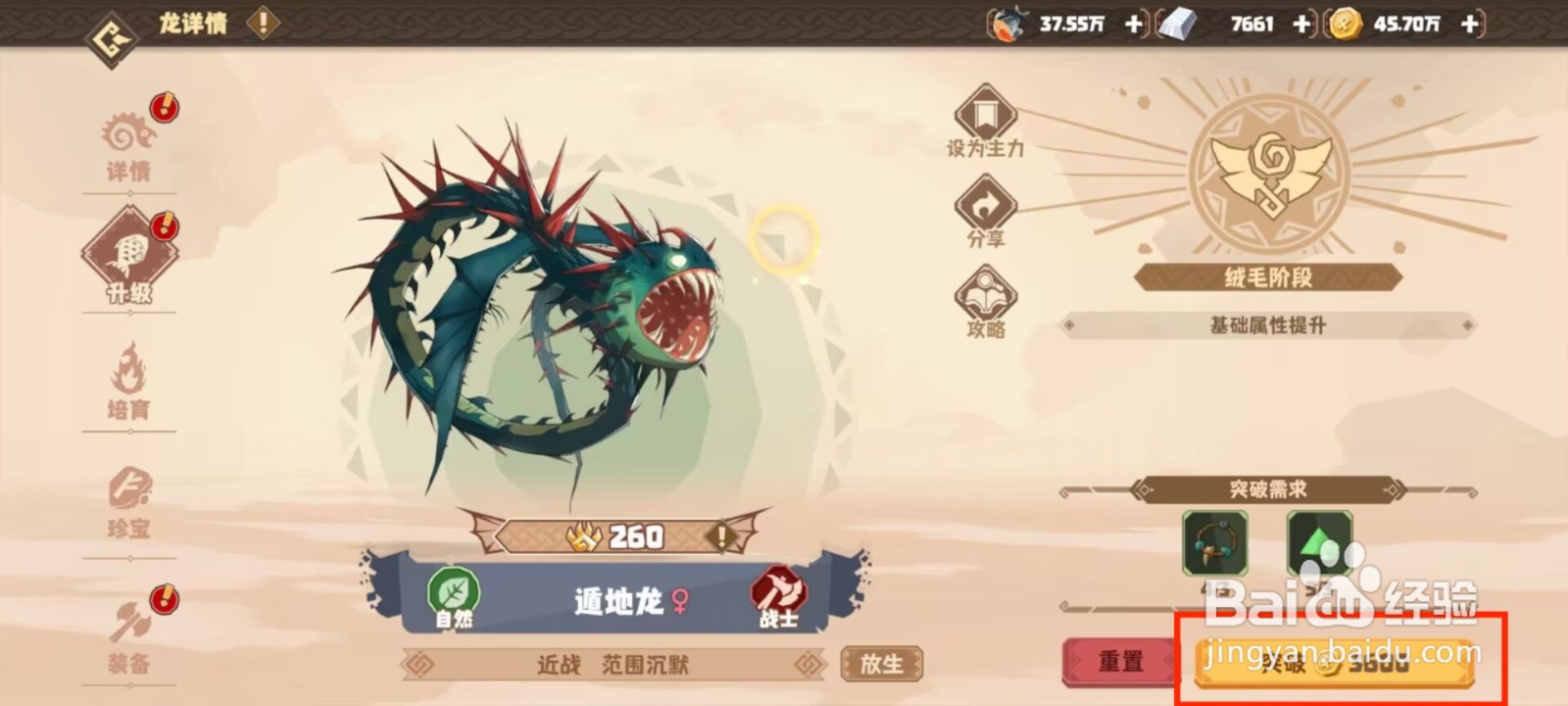Image resolution: width=1568 pixels, height=706 pixels.
Task: Click the + next to dragon food
Action: pos(1132,25)
